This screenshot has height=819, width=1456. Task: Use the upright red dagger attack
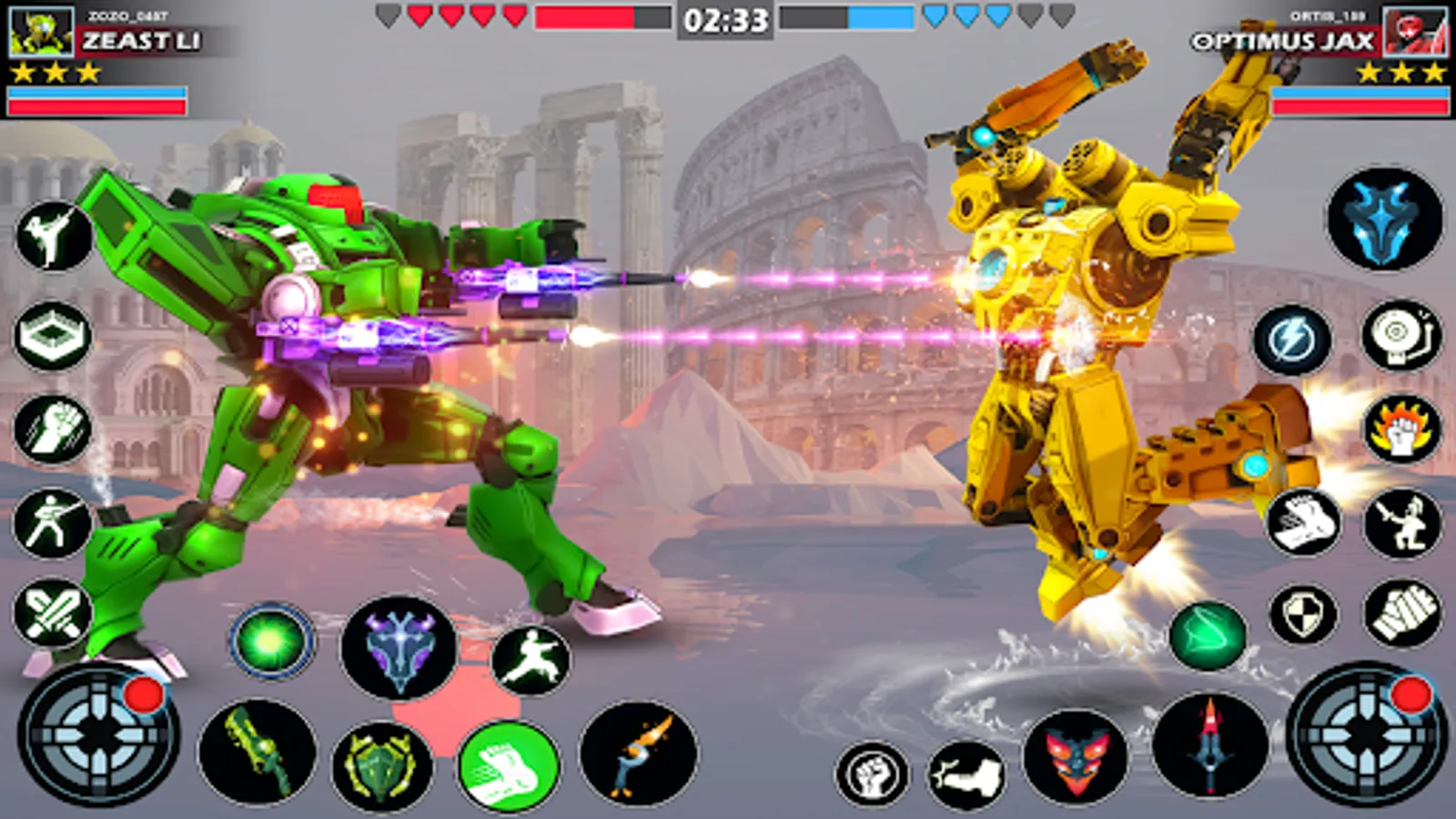[1209, 744]
